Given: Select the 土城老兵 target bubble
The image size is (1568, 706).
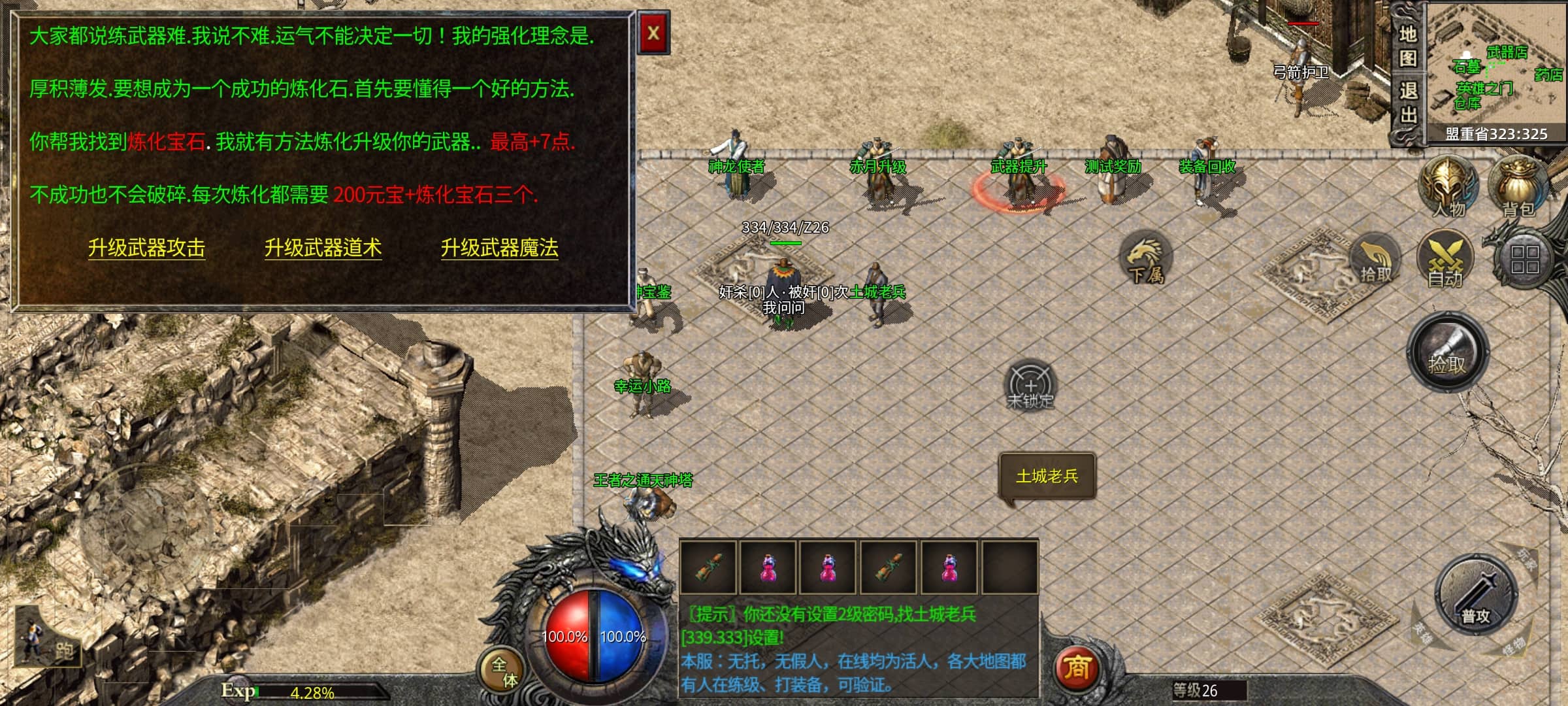Looking at the screenshot, I should pos(1047,477).
